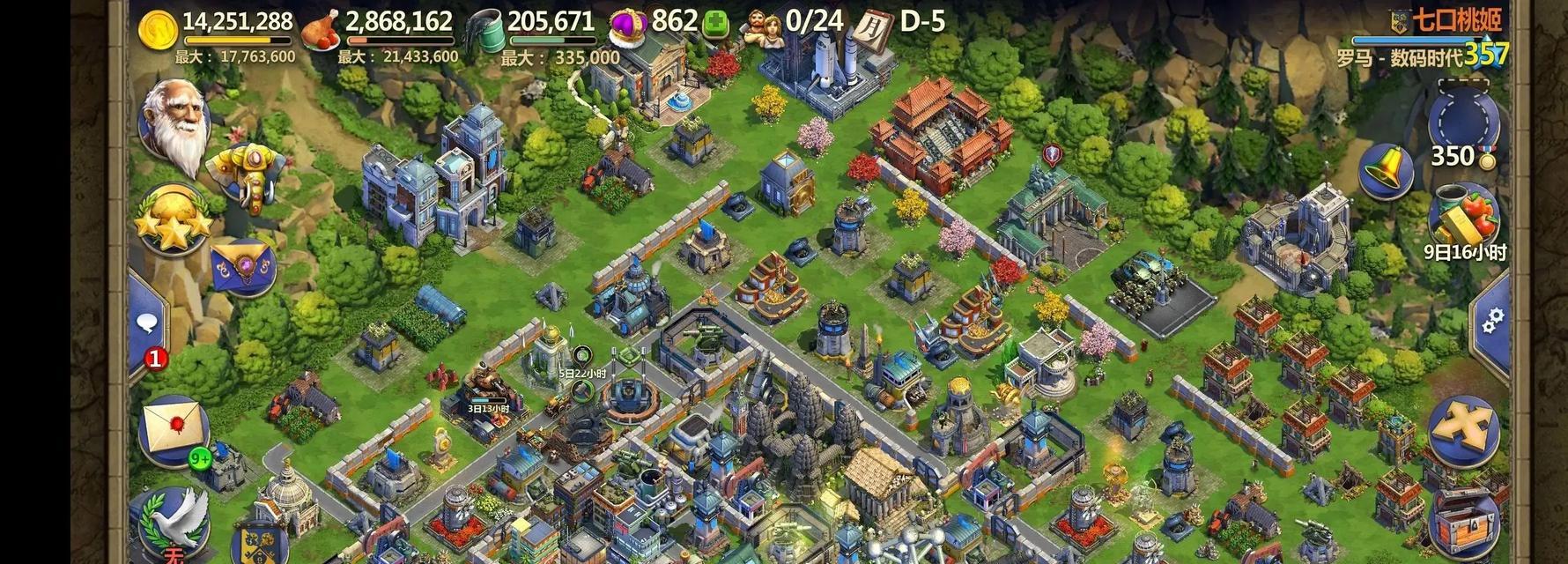Image resolution: width=1568 pixels, height=564 pixels.
Task: Open the bearded elder advisor portrait
Action: (176, 123)
